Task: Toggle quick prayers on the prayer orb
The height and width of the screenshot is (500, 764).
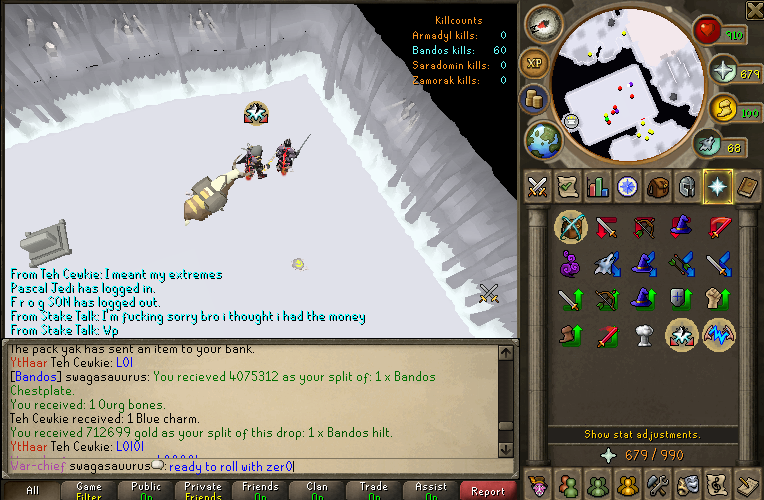Action: [724, 71]
